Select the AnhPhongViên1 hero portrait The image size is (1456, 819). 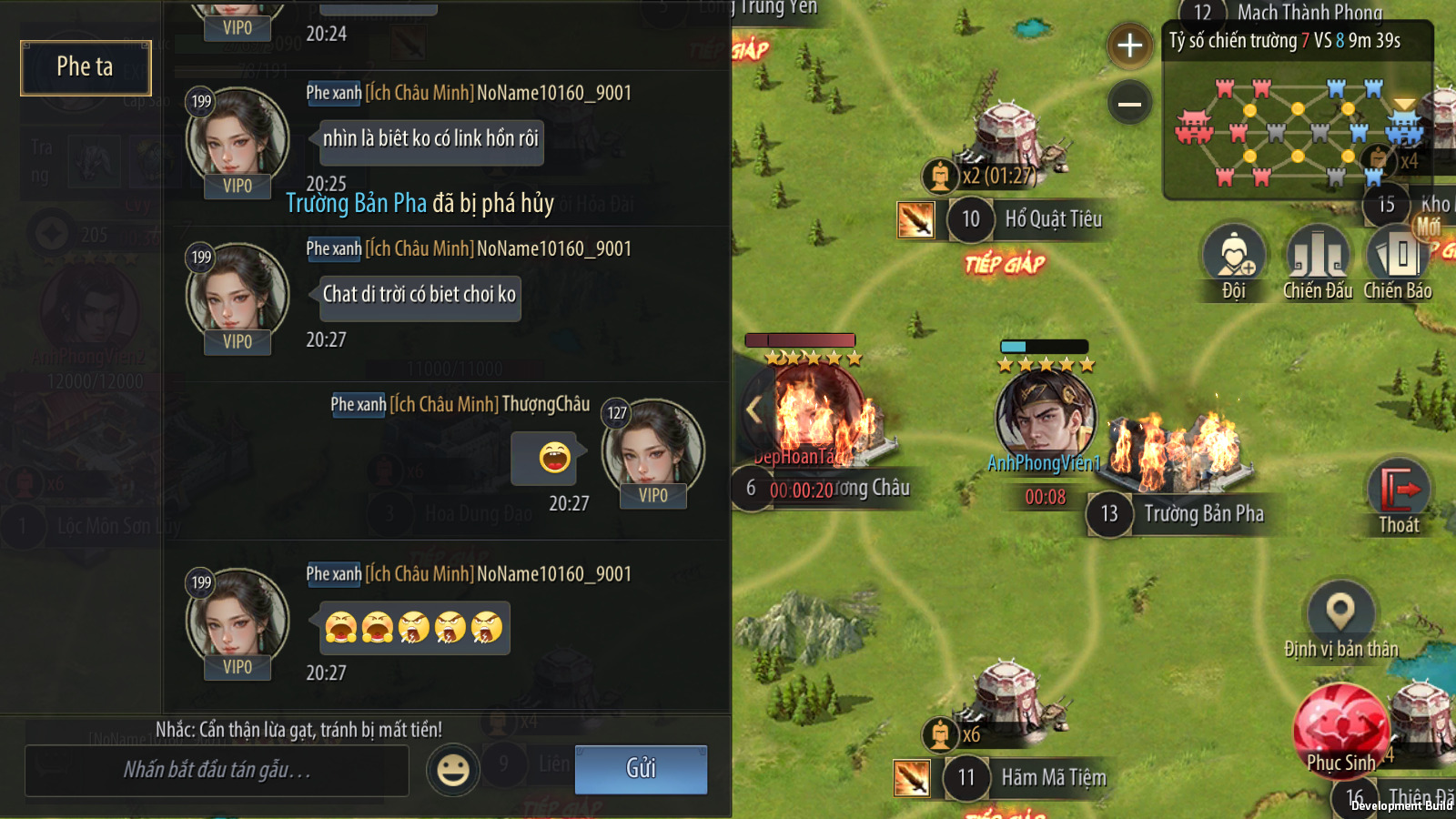click(x=1045, y=415)
